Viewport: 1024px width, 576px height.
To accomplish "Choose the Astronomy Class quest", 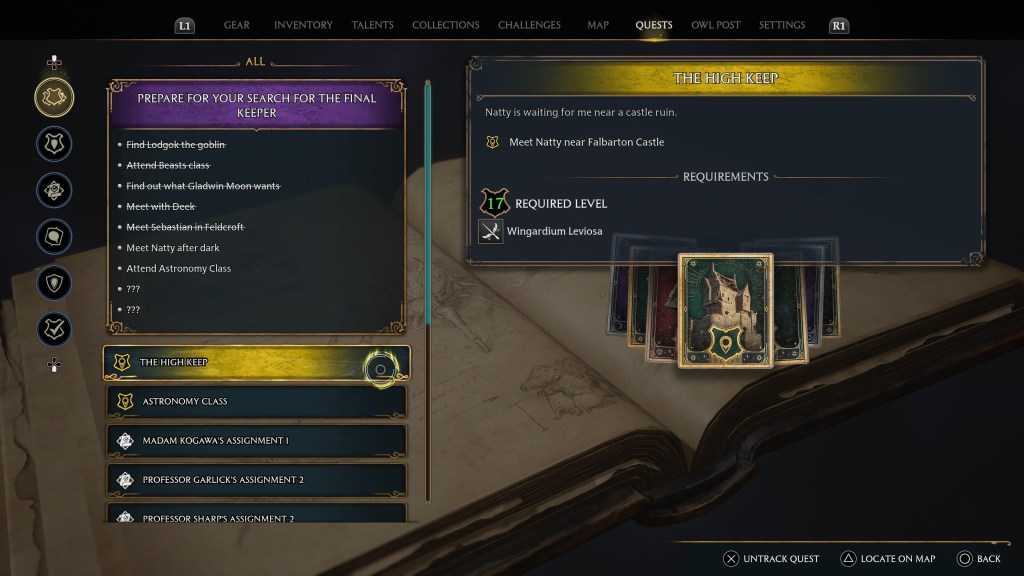I will point(256,402).
